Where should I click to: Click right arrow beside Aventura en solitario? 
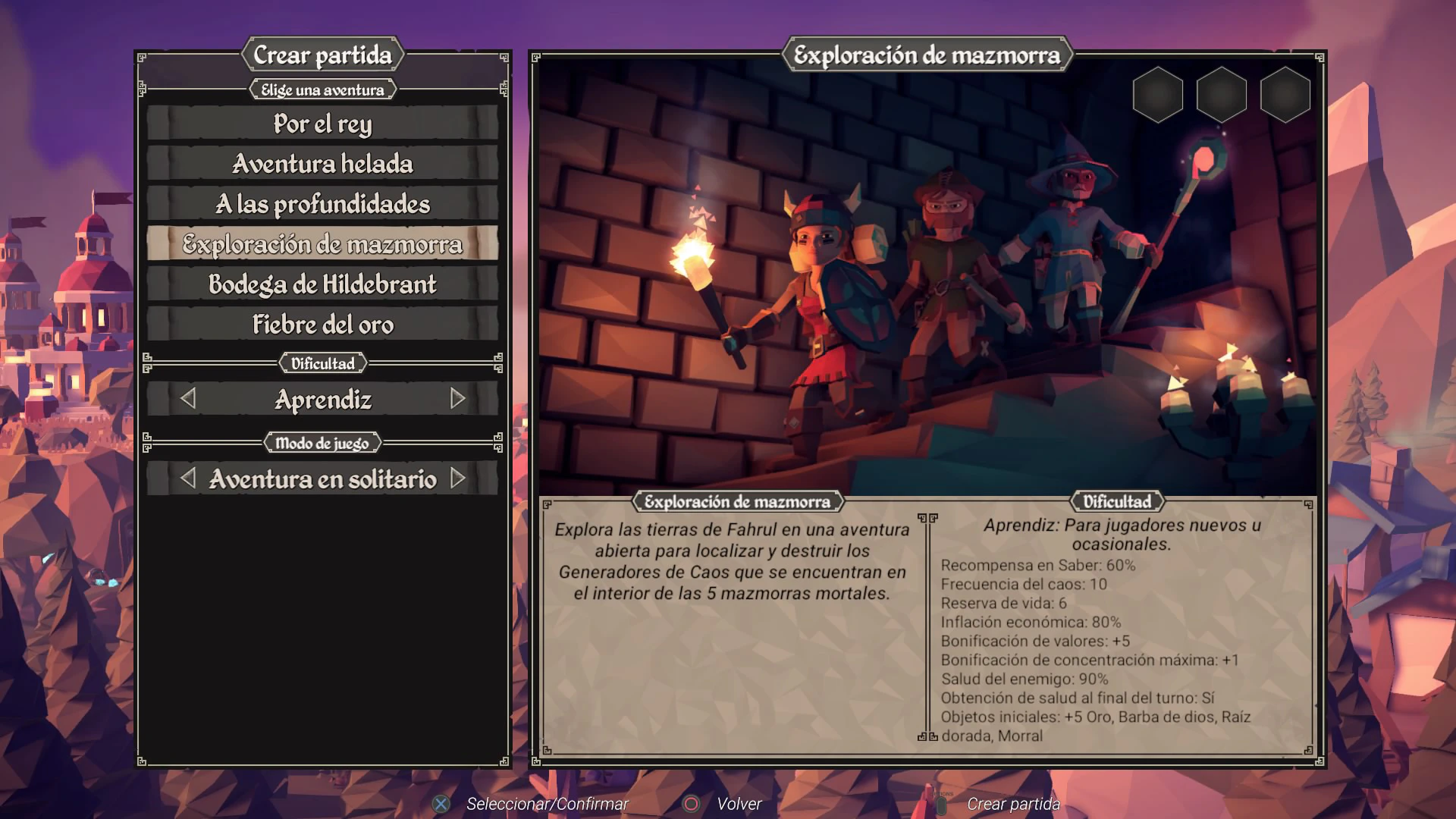(x=457, y=479)
